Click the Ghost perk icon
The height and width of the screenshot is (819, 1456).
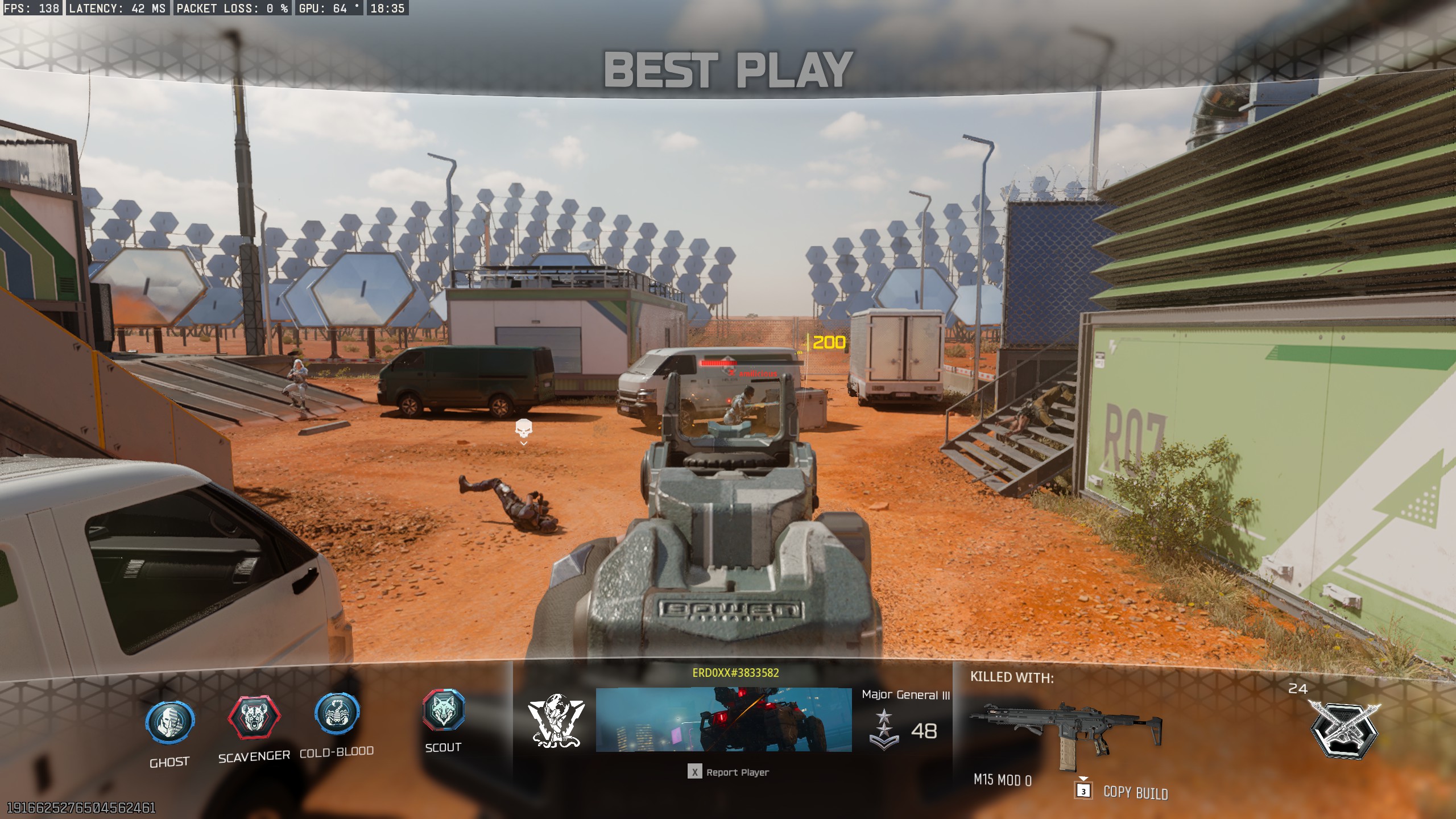tap(169, 722)
